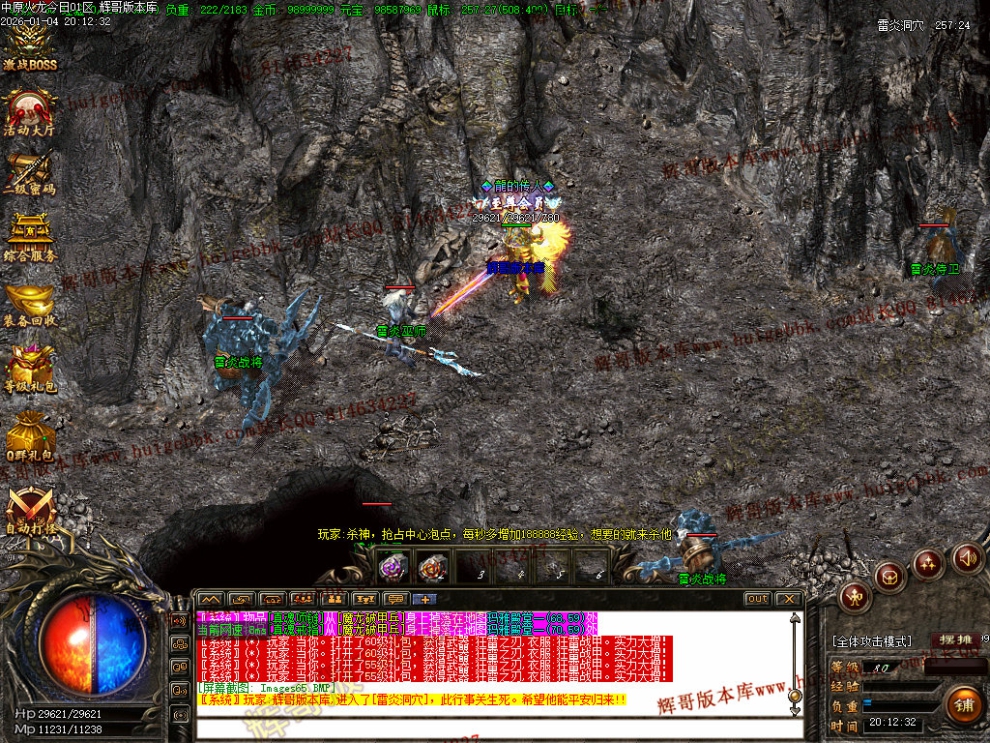Open the 活动大厅 activity hall
The height and width of the screenshot is (743, 990).
click(29, 112)
